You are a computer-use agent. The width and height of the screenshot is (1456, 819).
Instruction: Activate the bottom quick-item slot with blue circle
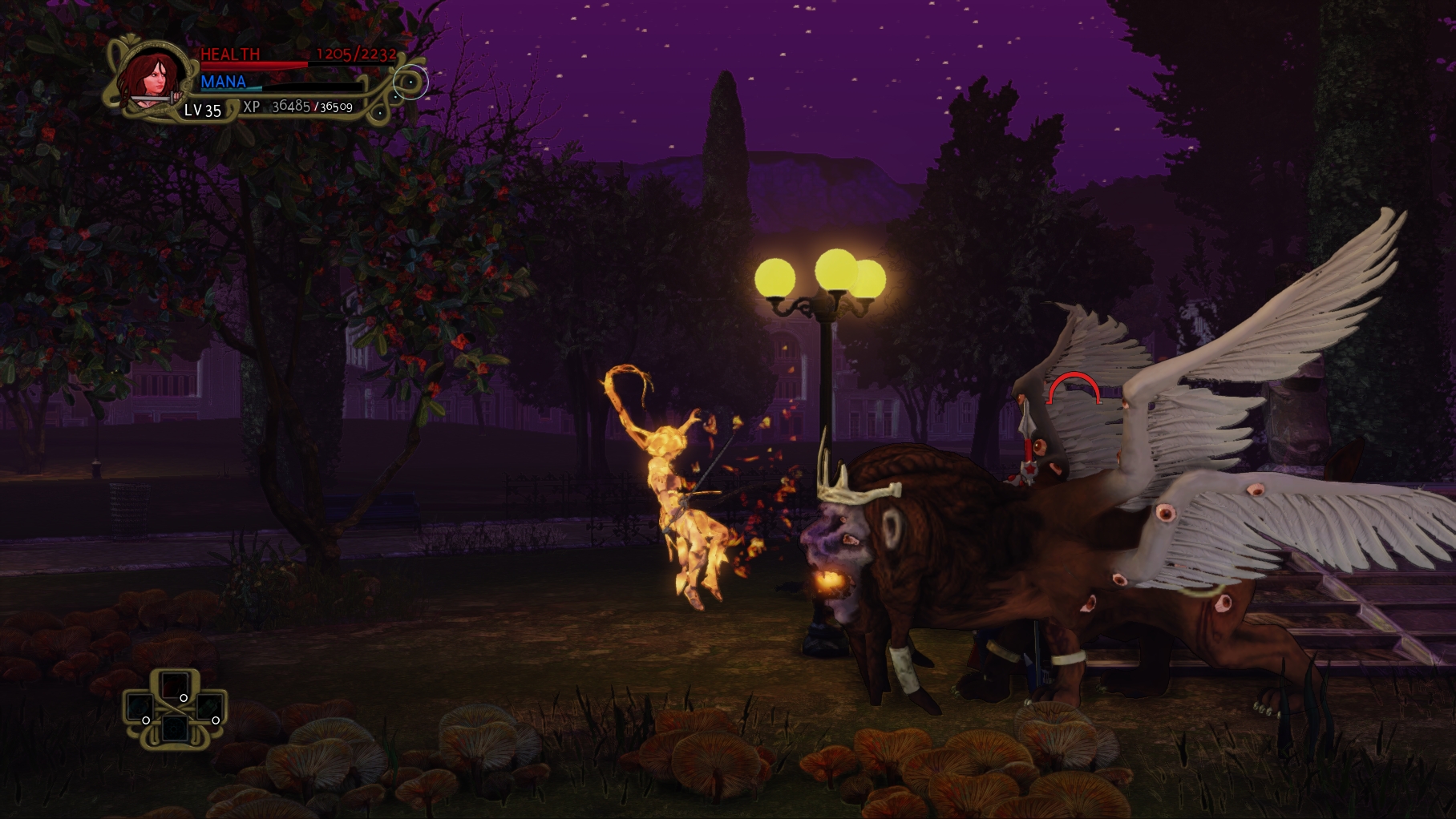pyautogui.click(x=174, y=729)
